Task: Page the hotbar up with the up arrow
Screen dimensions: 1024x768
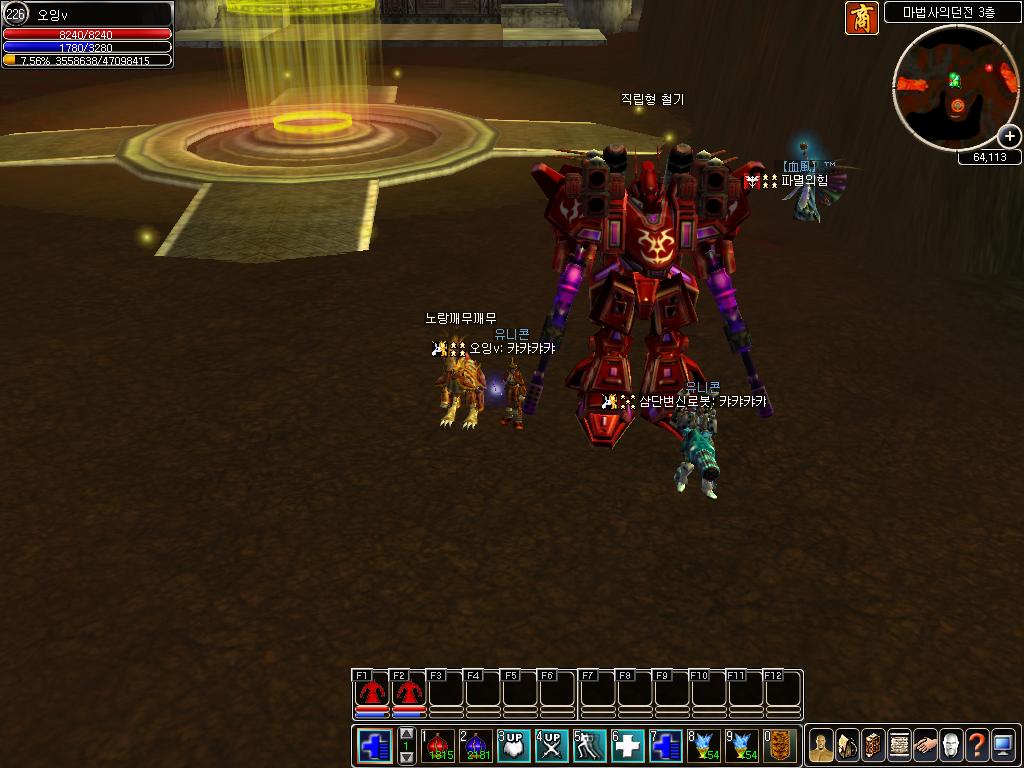Action: point(407,735)
